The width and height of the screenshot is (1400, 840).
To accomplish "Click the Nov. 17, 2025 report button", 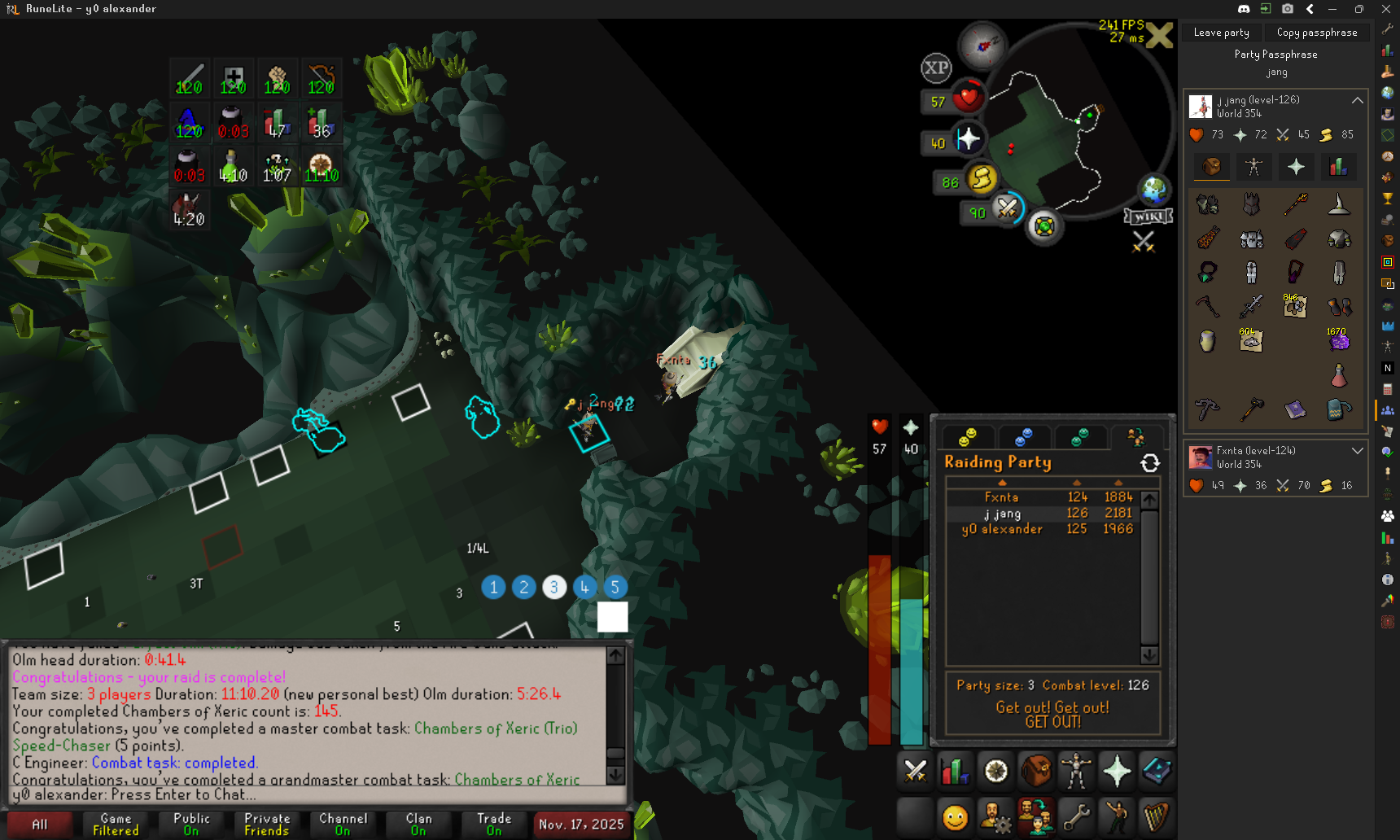I will coord(581,825).
